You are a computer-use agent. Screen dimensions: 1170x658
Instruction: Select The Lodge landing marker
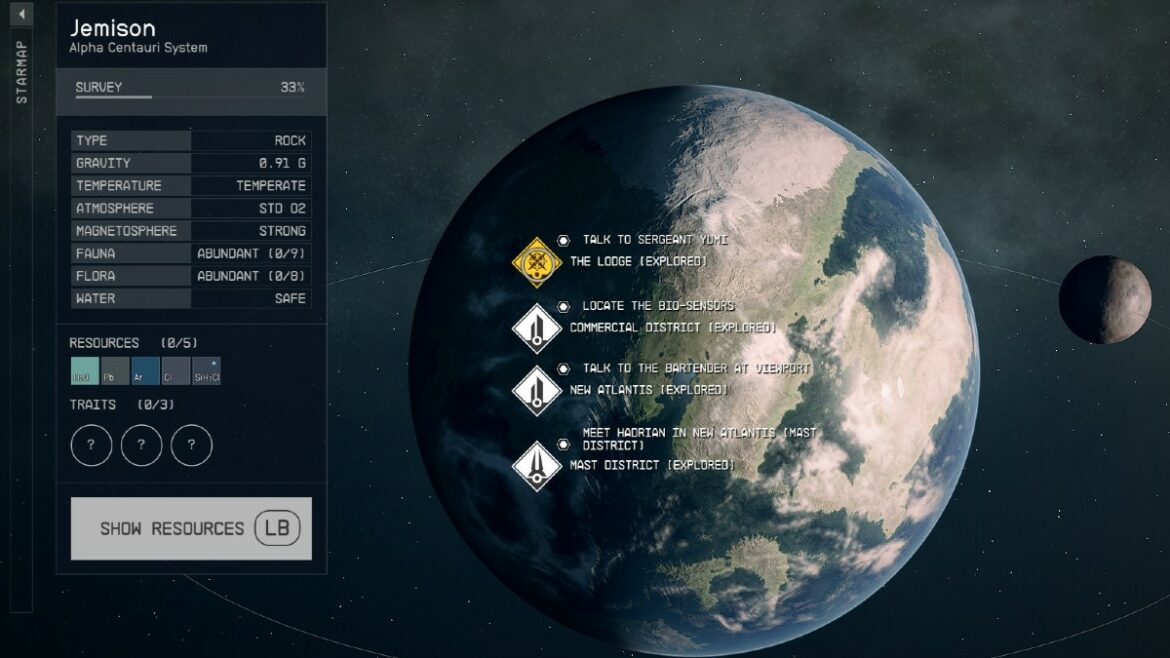pos(536,262)
